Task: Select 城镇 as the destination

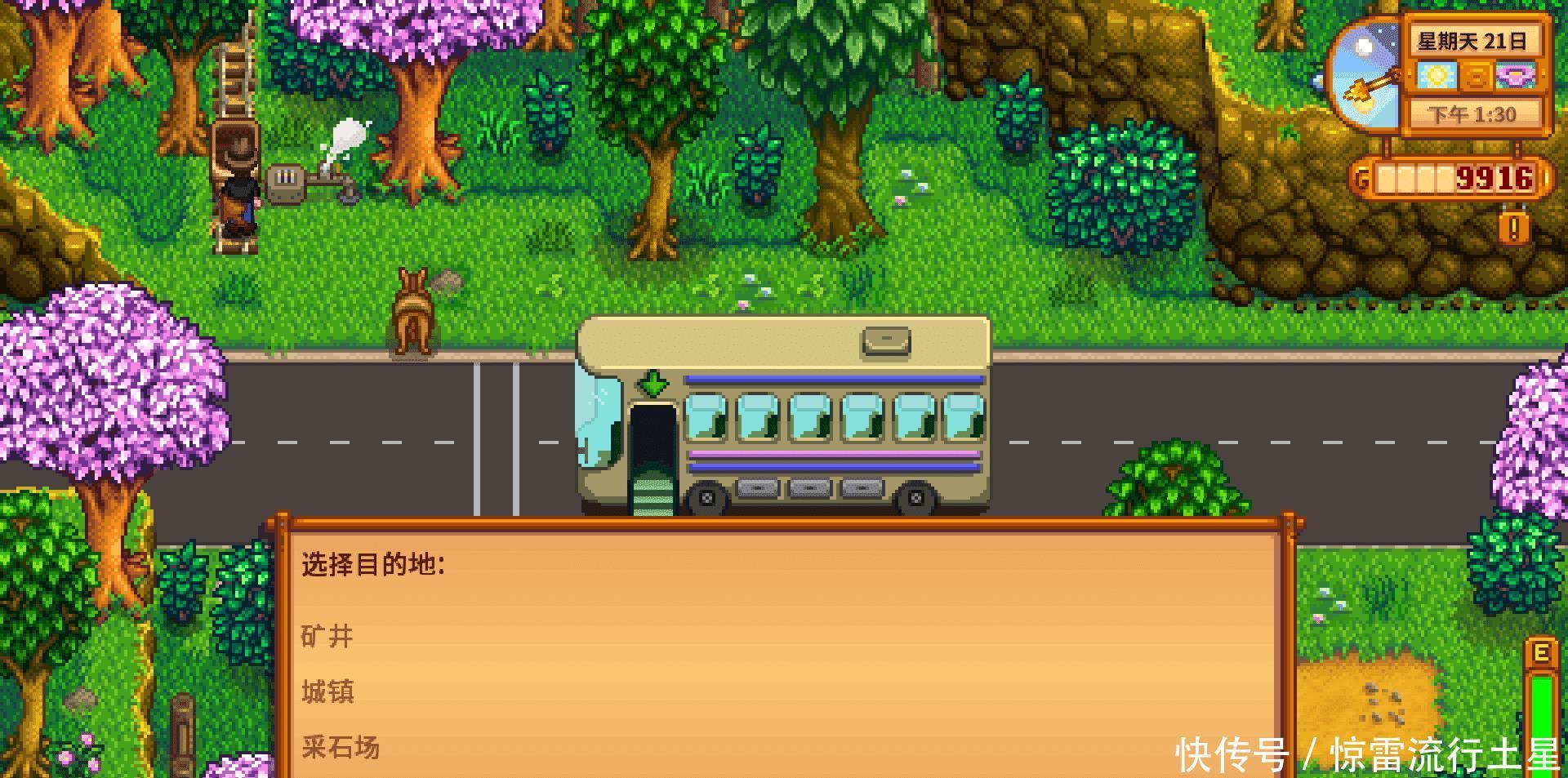Action: coord(327,691)
